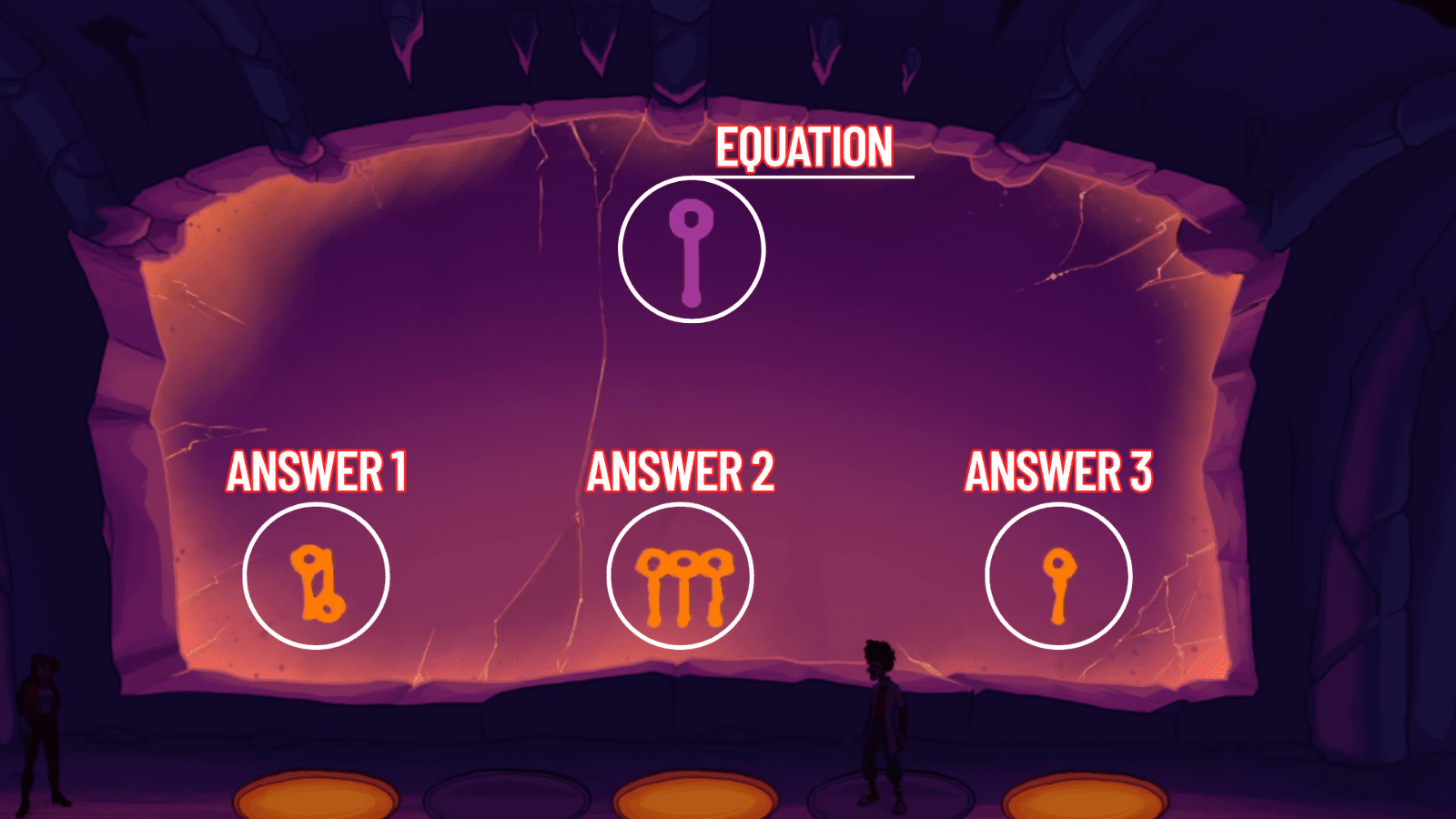
Task: Select the Answer 2 triple-key glyph
Action: (682, 587)
